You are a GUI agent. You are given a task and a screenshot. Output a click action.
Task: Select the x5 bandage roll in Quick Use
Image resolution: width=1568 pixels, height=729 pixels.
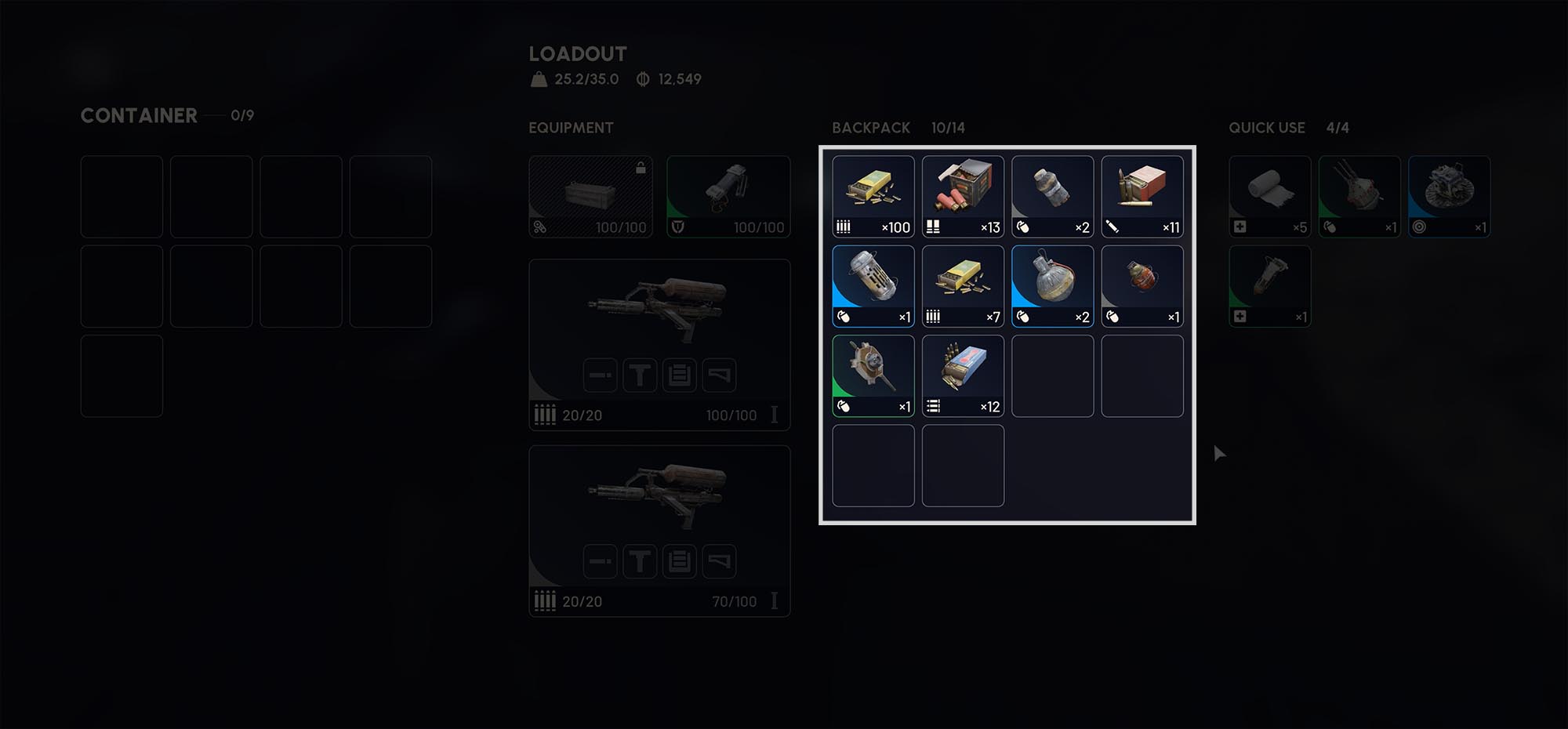pos(1269,196)
